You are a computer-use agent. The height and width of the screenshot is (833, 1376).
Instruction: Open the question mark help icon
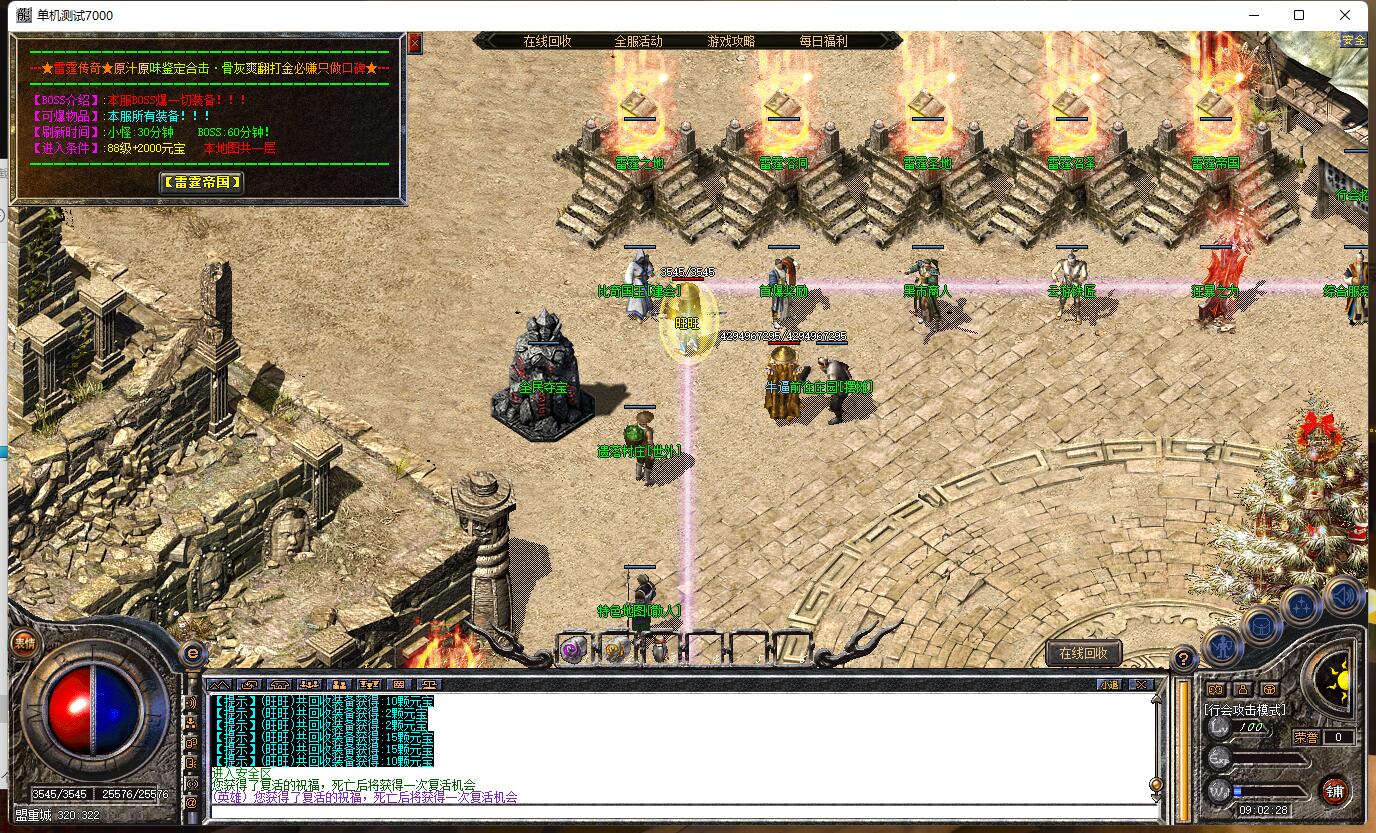pyautogui.click(x=1183, y=659)
